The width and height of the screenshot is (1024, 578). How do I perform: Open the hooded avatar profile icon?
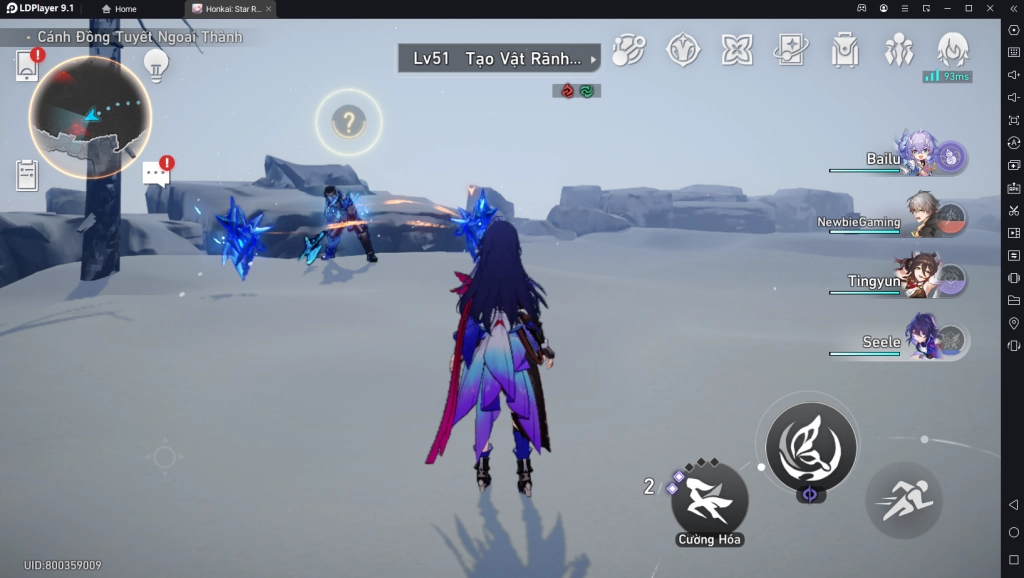pos(951,50)
